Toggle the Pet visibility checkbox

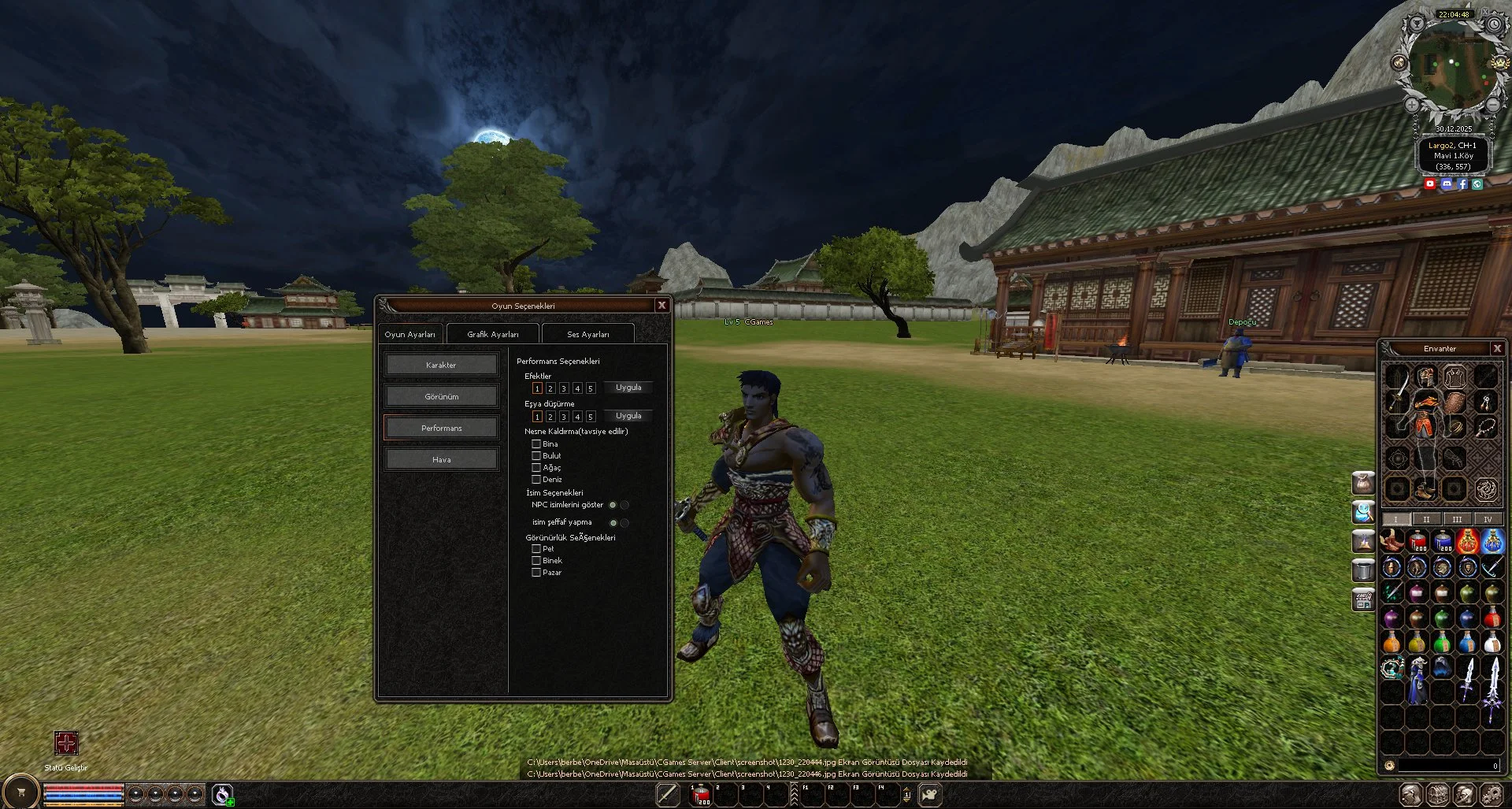pos(536,549)
